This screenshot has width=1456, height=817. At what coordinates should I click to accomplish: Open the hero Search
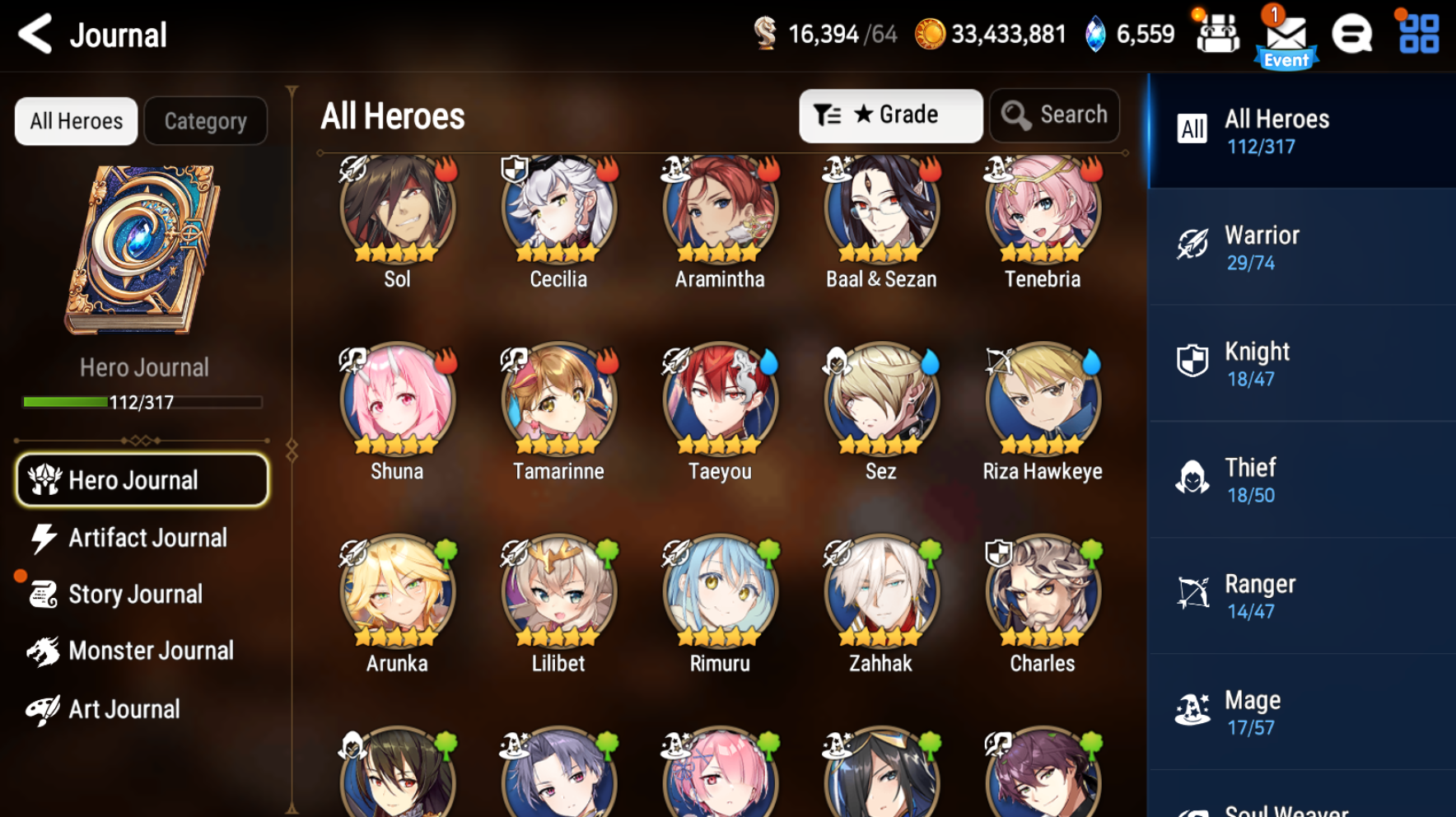(1055, 115)
